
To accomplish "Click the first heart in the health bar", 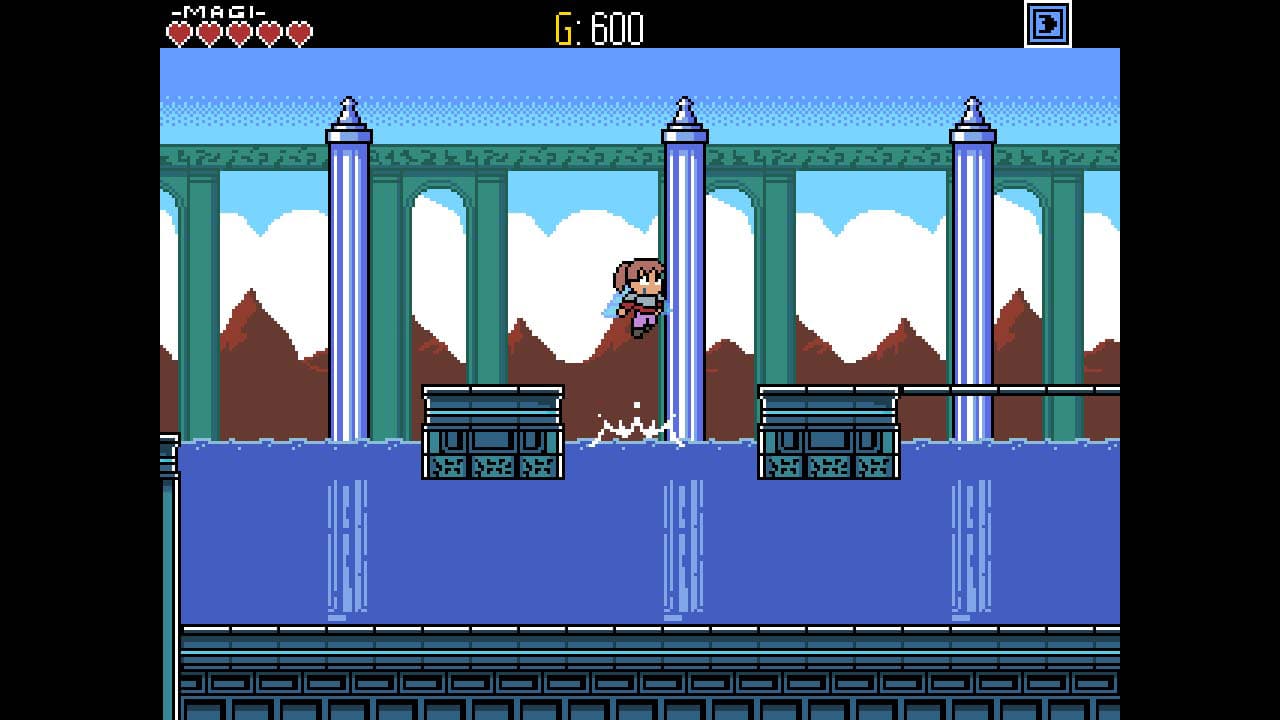I will click(180, 31).
